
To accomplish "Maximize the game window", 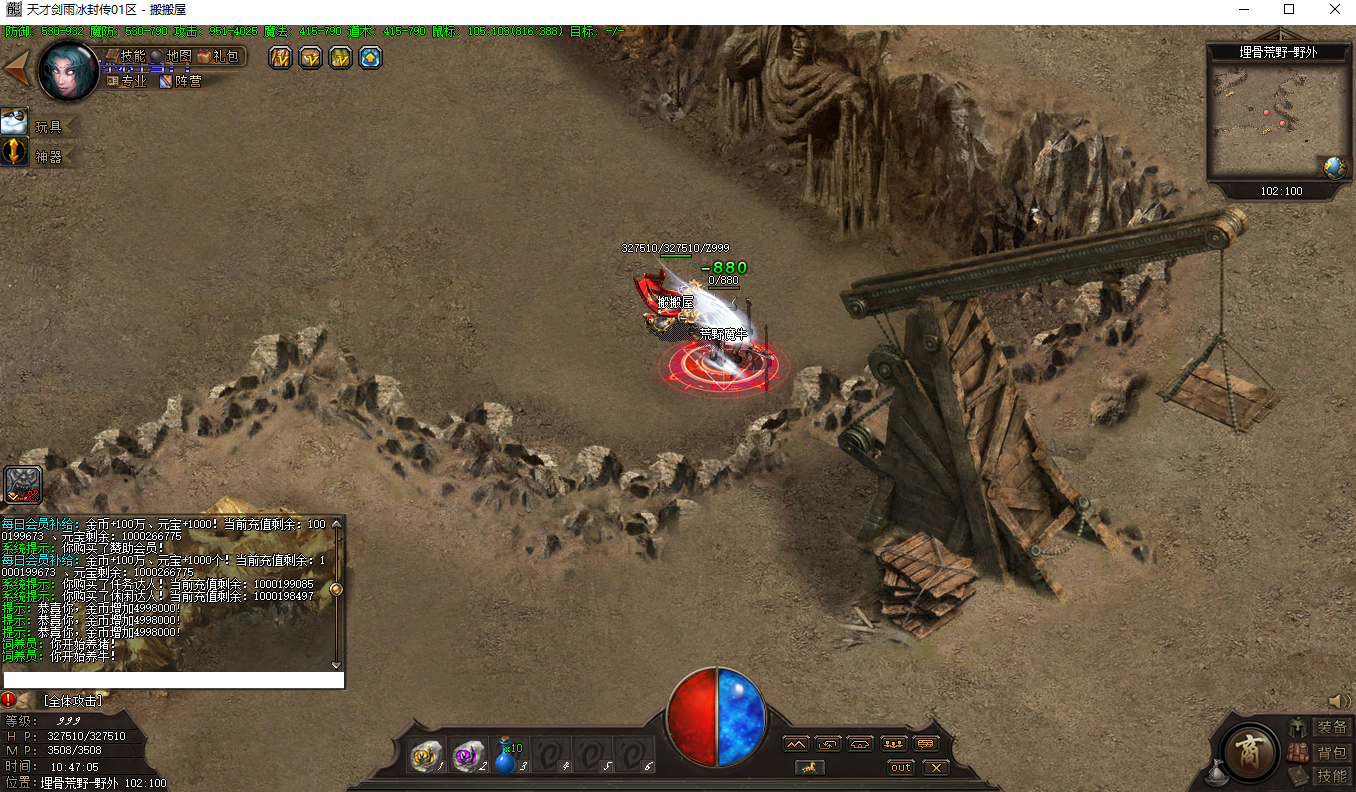I will click(x=1289, y=9).
